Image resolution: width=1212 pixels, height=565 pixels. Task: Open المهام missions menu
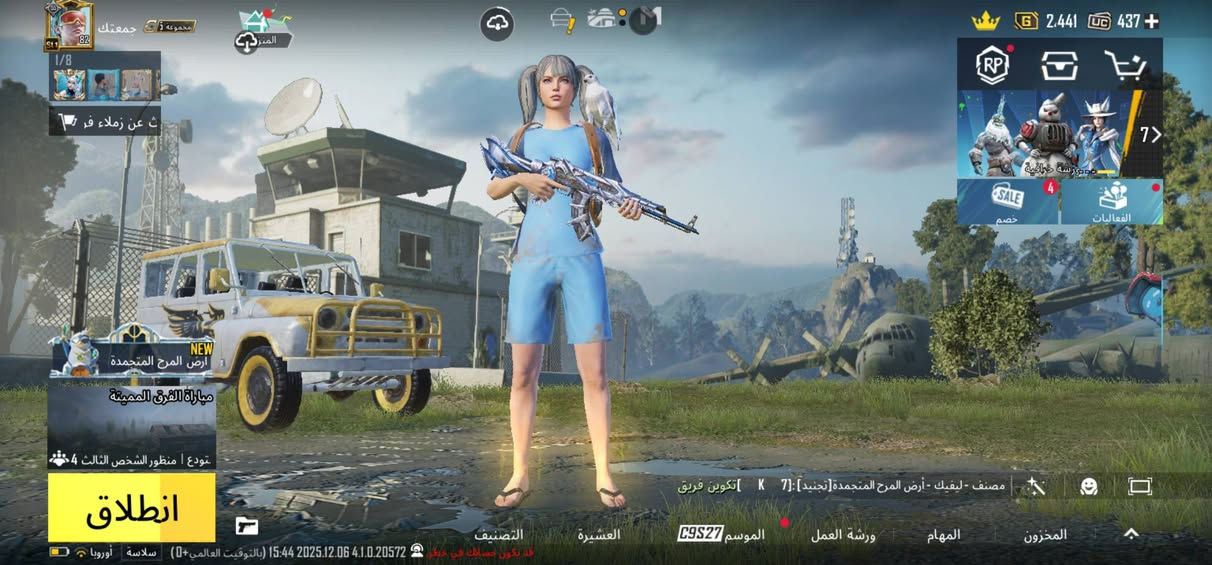pyautogui.click(x=944, y=535)
